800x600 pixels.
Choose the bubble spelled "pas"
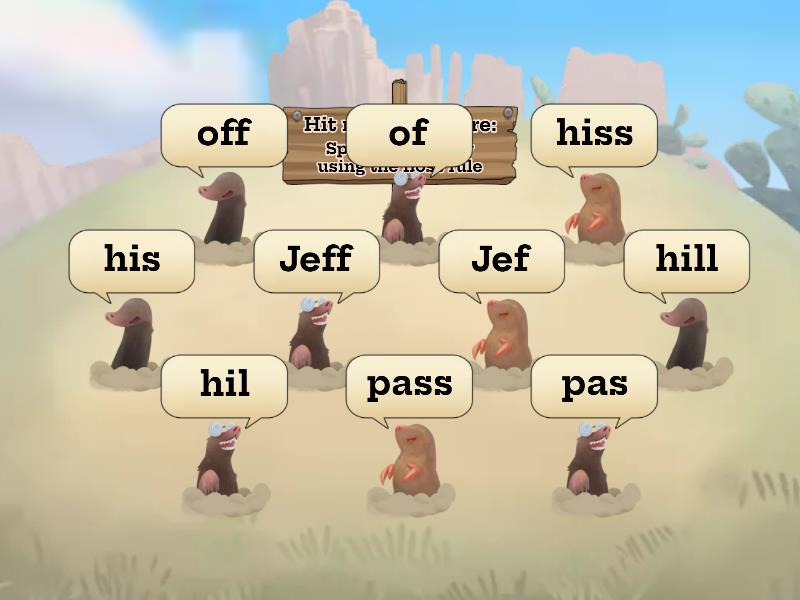tap(594, 385)
